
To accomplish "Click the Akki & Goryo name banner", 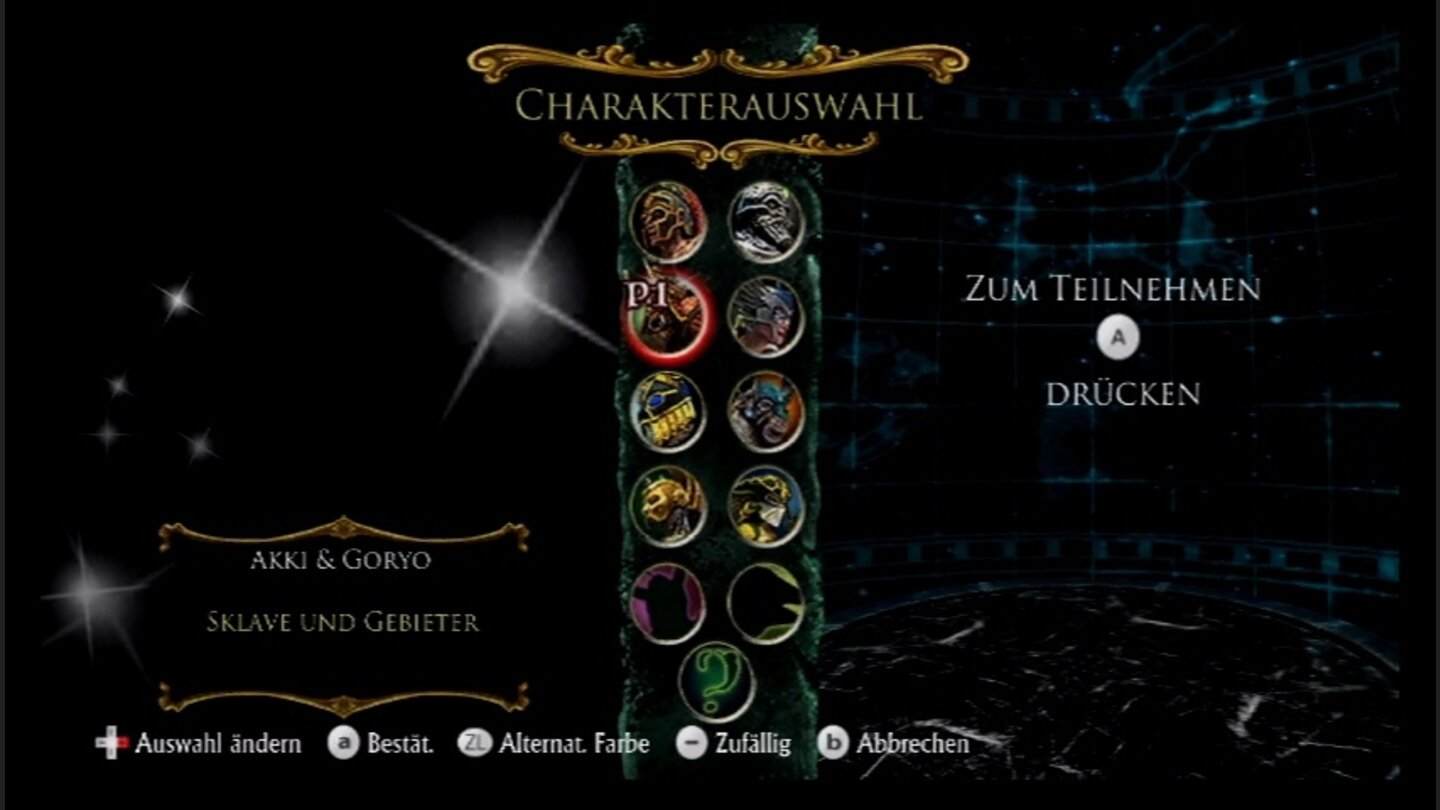I will 342,561.
